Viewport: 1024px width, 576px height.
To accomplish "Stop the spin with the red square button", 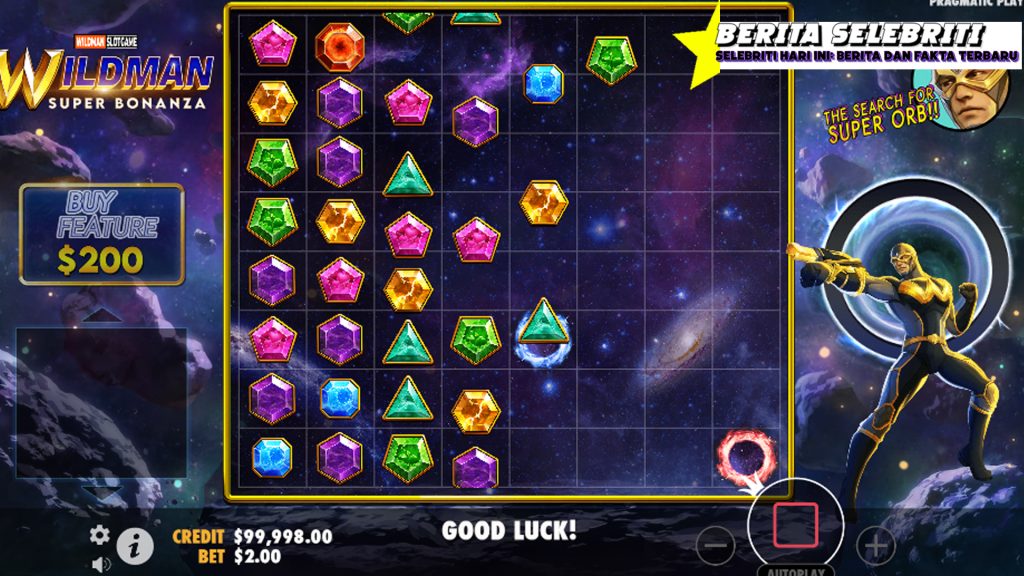I will (x=795, y=525).
